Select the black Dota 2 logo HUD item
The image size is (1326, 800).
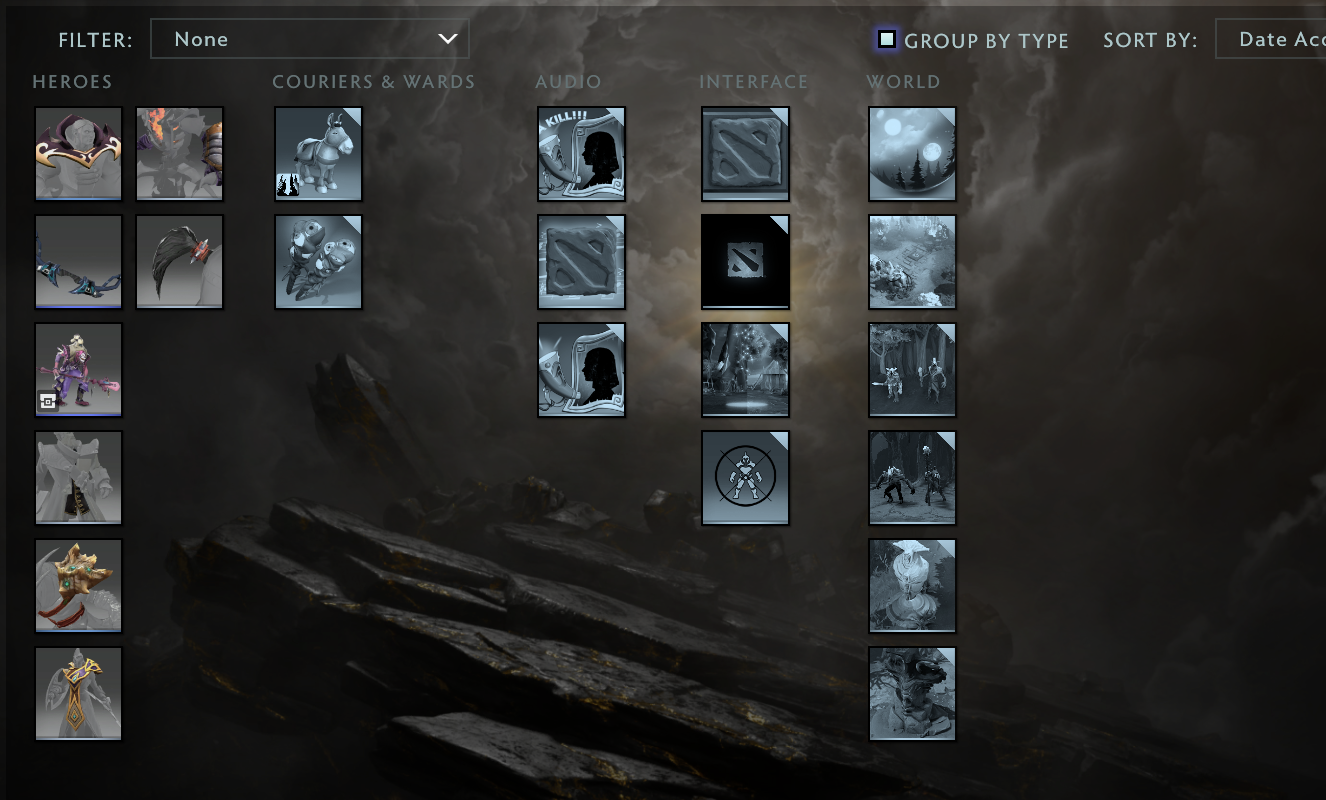(x=745, y=261)
